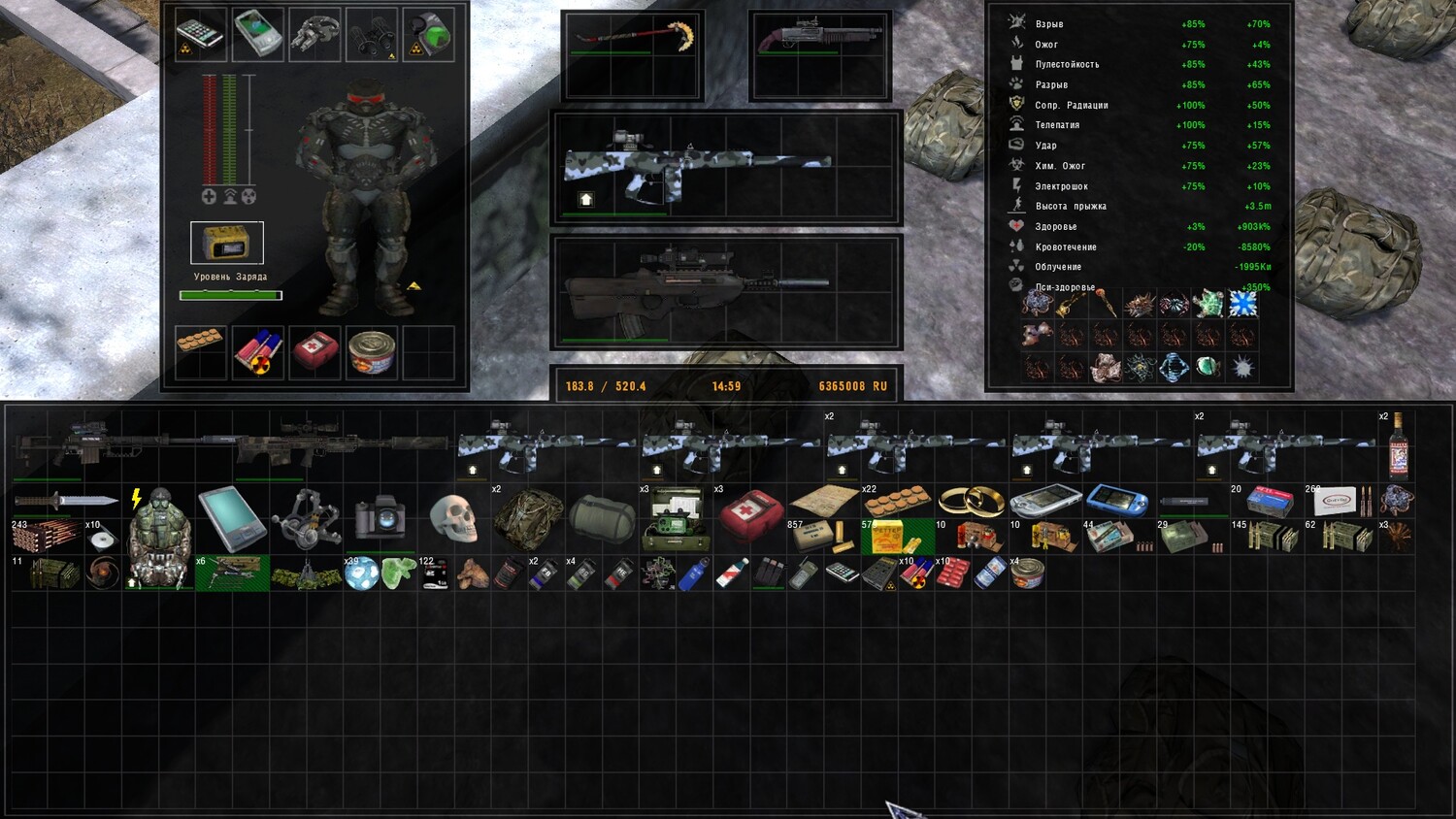1456x819 pixels.
Task: Select the green armored suit with lightning icon
Action: 157,538
